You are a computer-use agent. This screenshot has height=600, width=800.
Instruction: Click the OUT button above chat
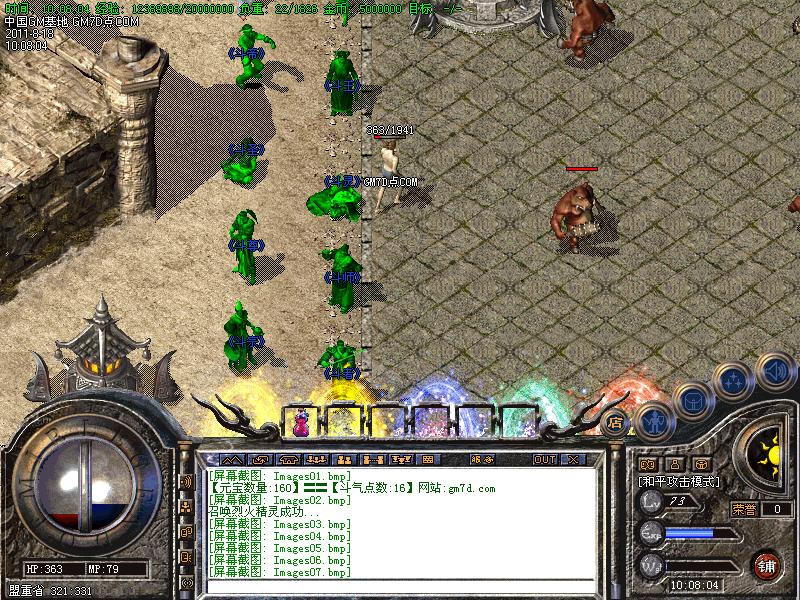point(544,460)
